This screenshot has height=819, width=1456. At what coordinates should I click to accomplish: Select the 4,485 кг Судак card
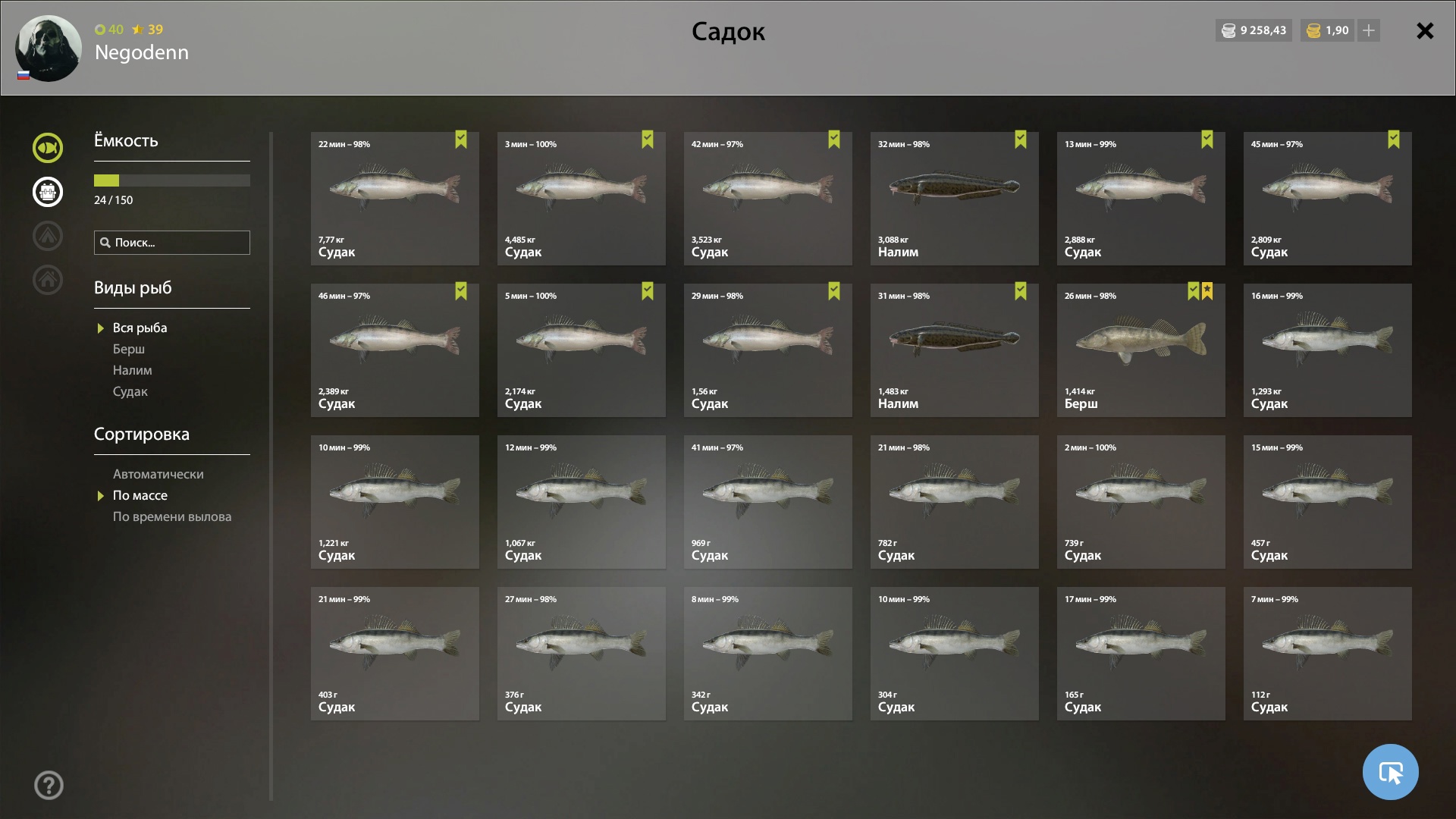(x=581, y=199)
